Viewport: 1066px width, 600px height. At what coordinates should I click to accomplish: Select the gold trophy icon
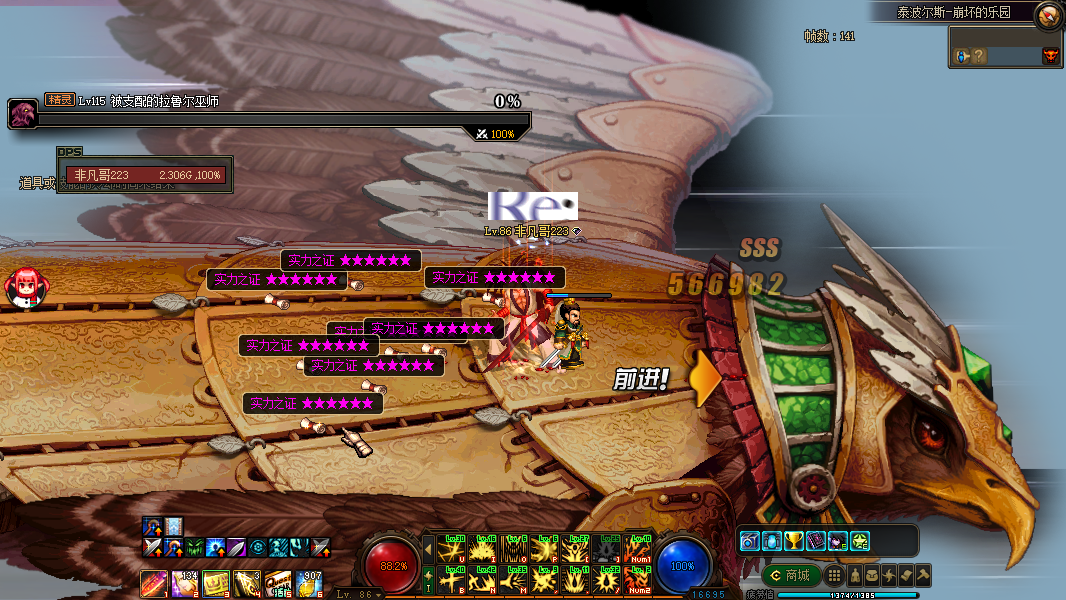(794, 541)
